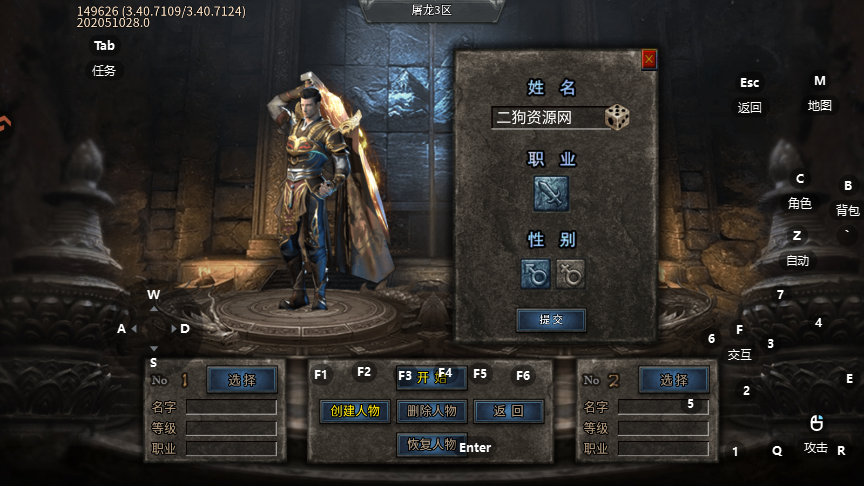Choose the highlighted blue gender icon
The height and width of the screenshot is (486, 864).
point(535,273)
